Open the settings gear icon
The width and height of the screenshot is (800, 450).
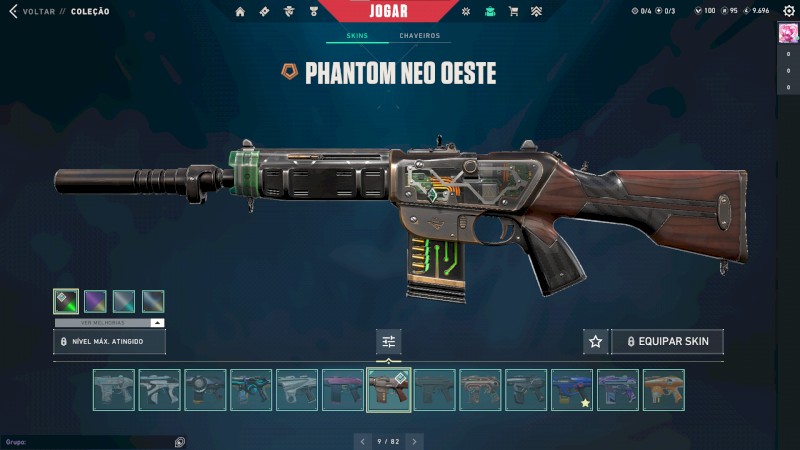[x=787, y=11]
